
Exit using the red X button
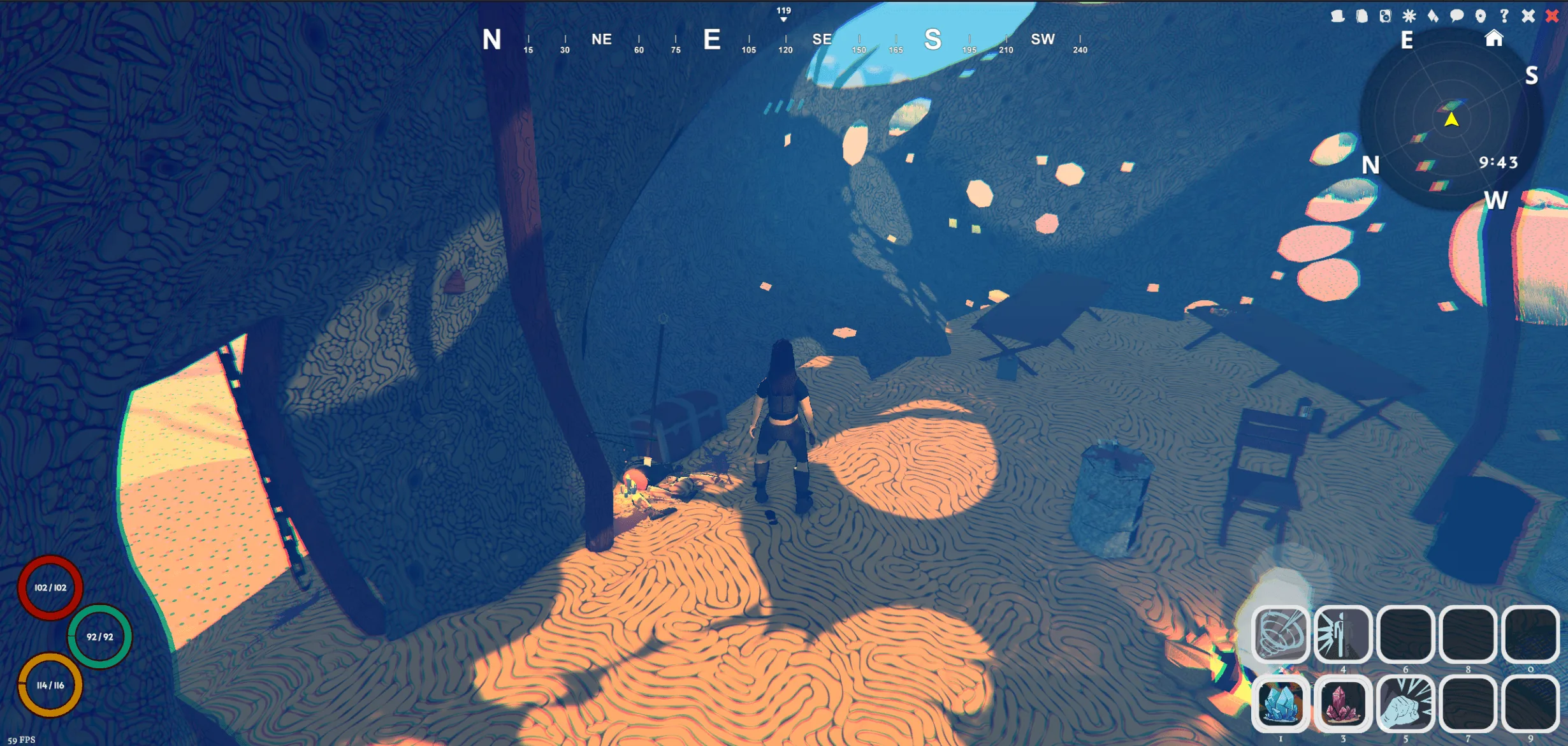coord(1552,16)
